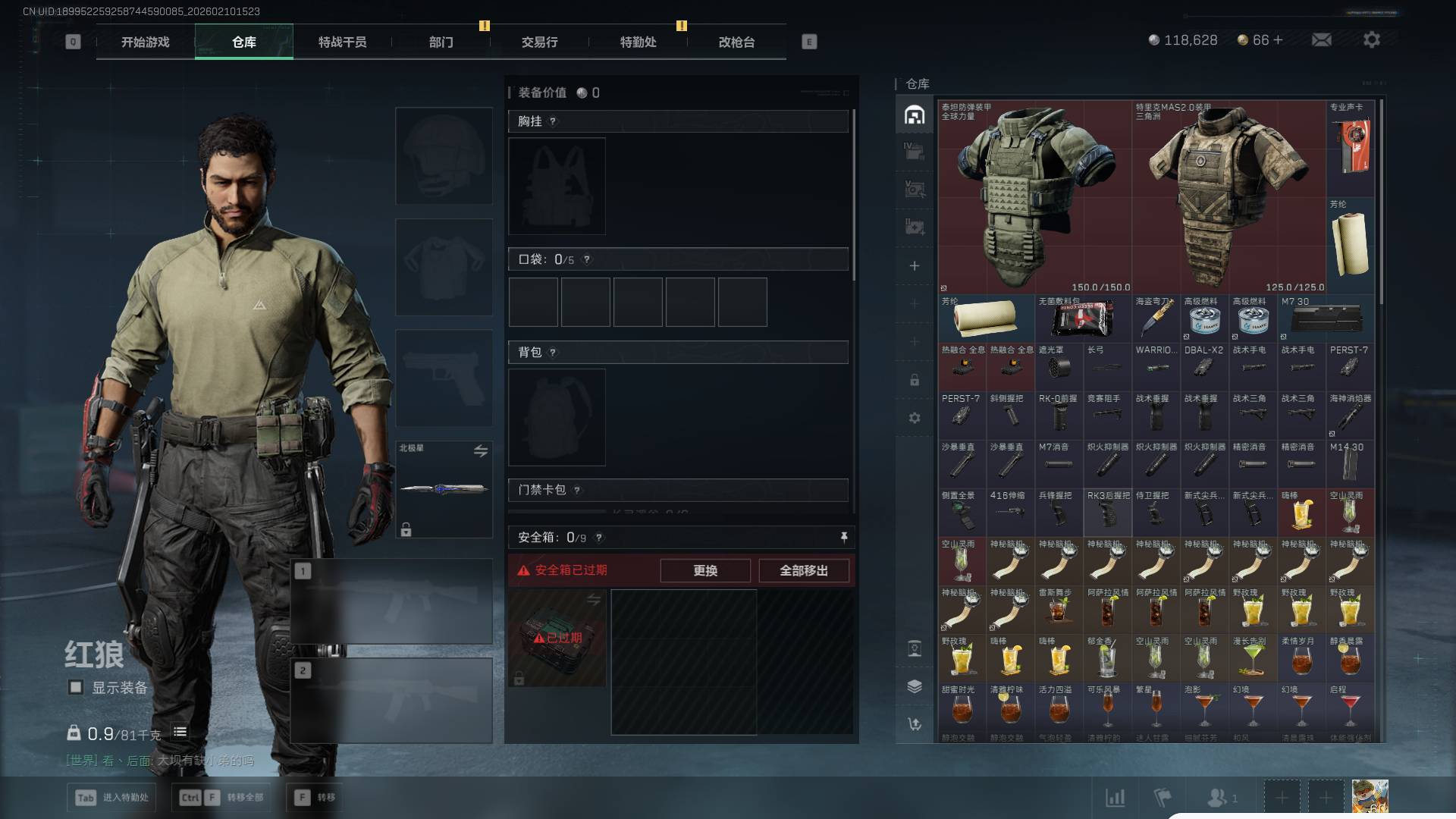Switch to the 特战干员 tab
Screen dimensions: 1456x819
click(342, 42)
